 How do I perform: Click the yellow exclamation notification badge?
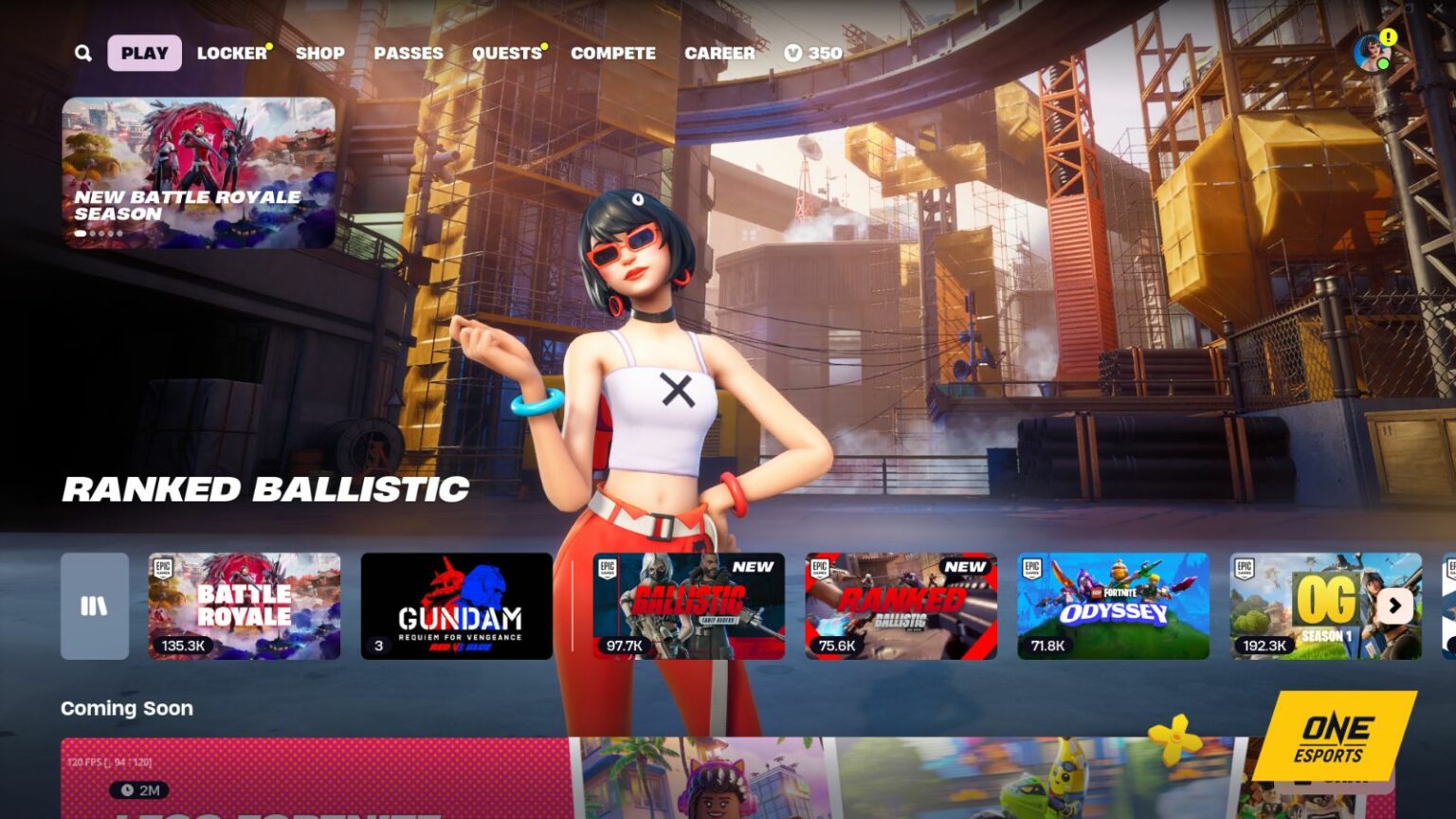[1388, 38]
